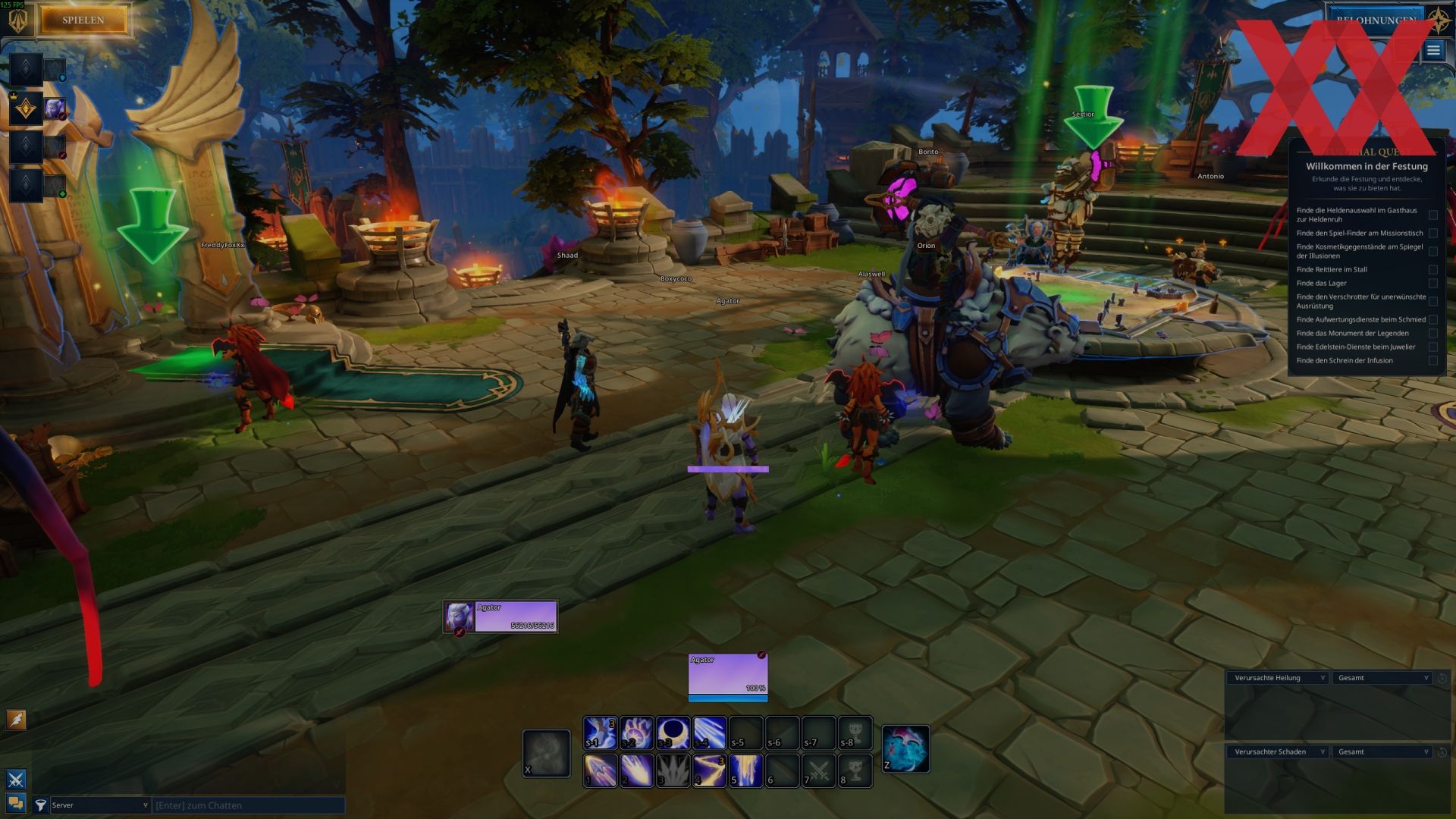
Task: Click the crossed swords icon above chat
Action: [x=16, y=780]
